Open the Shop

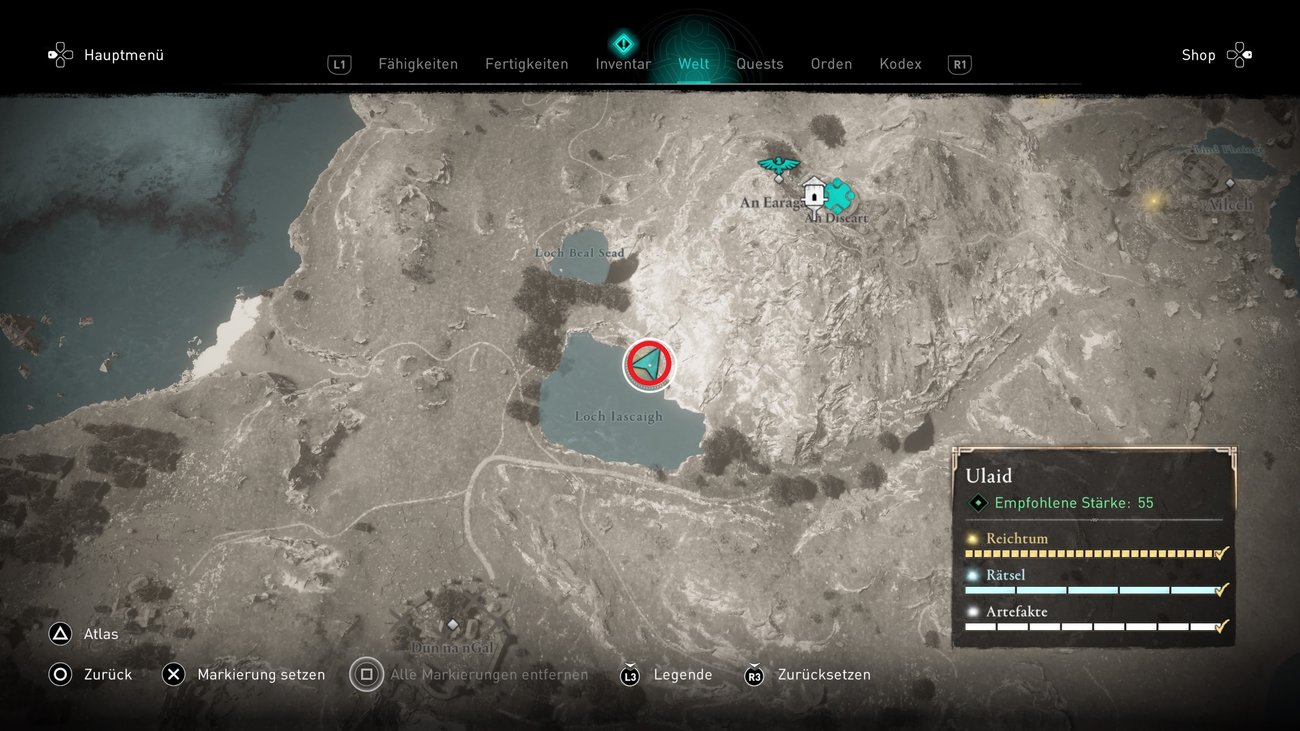[1215, 55]
